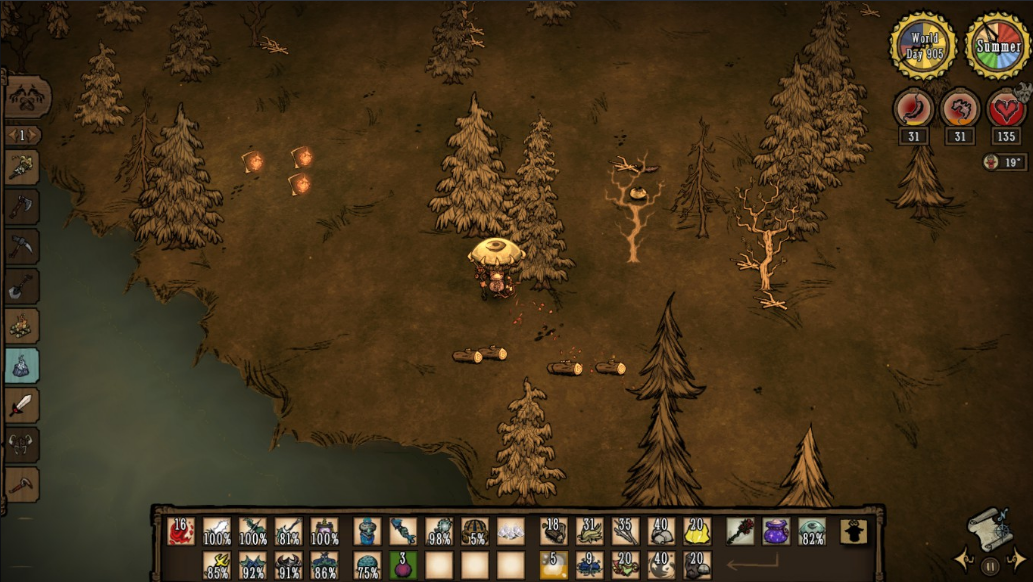Select the purple pouch inventory slot

click(776, 531)
